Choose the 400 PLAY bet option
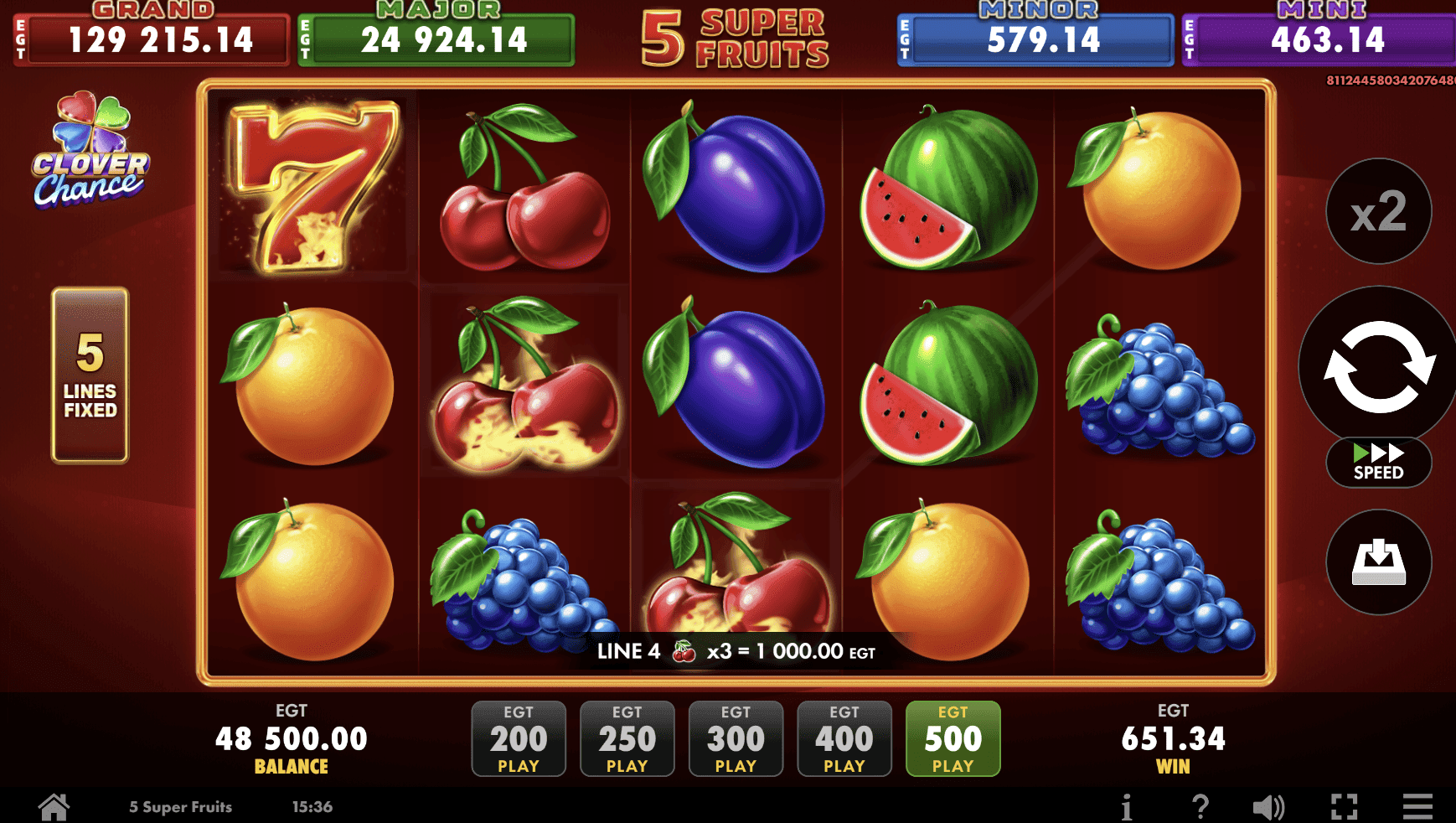The width and height of the screenshot is (1456, 823). coord(844,738)
